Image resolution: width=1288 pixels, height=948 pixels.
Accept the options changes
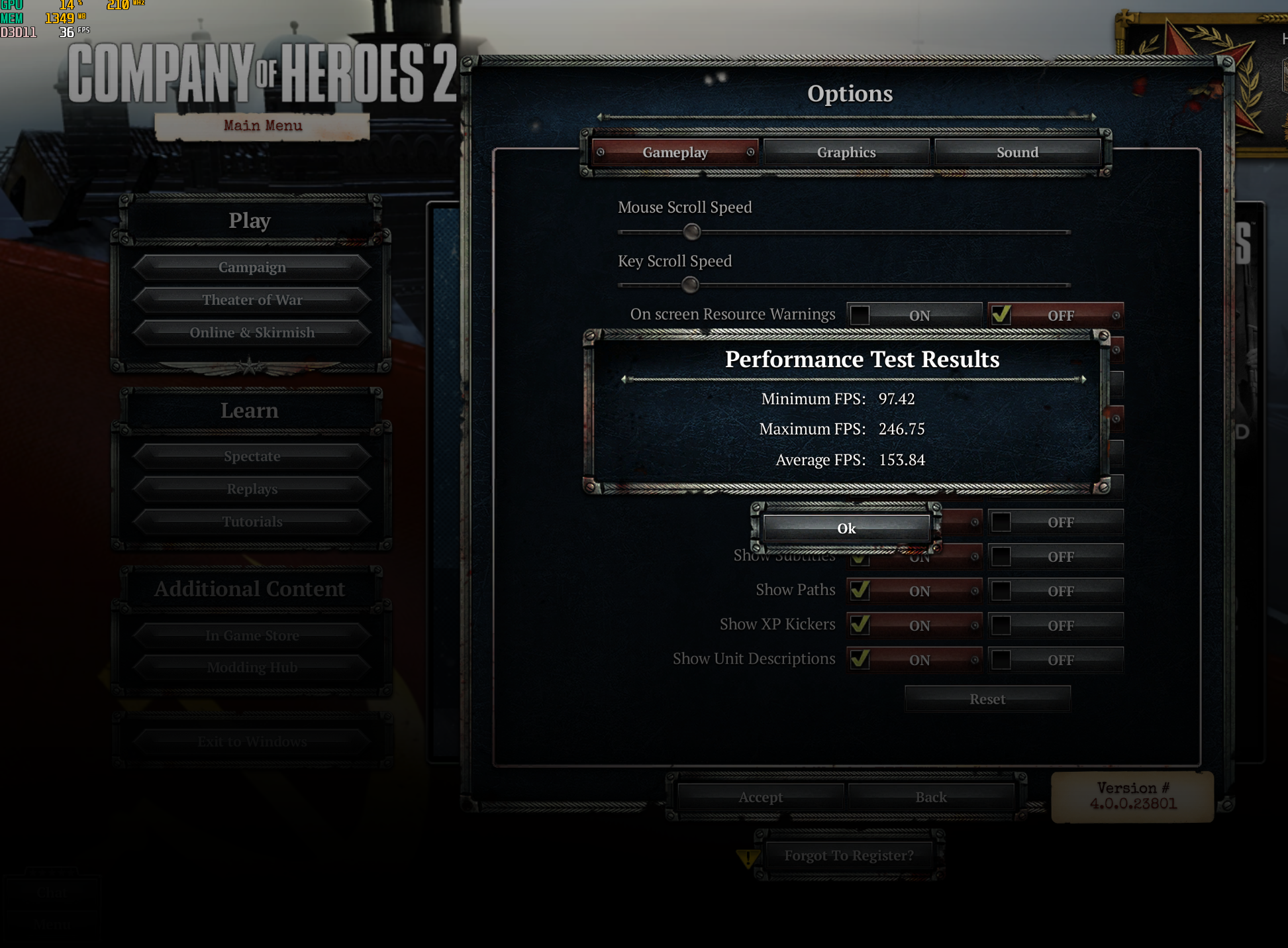click(760, 797)
